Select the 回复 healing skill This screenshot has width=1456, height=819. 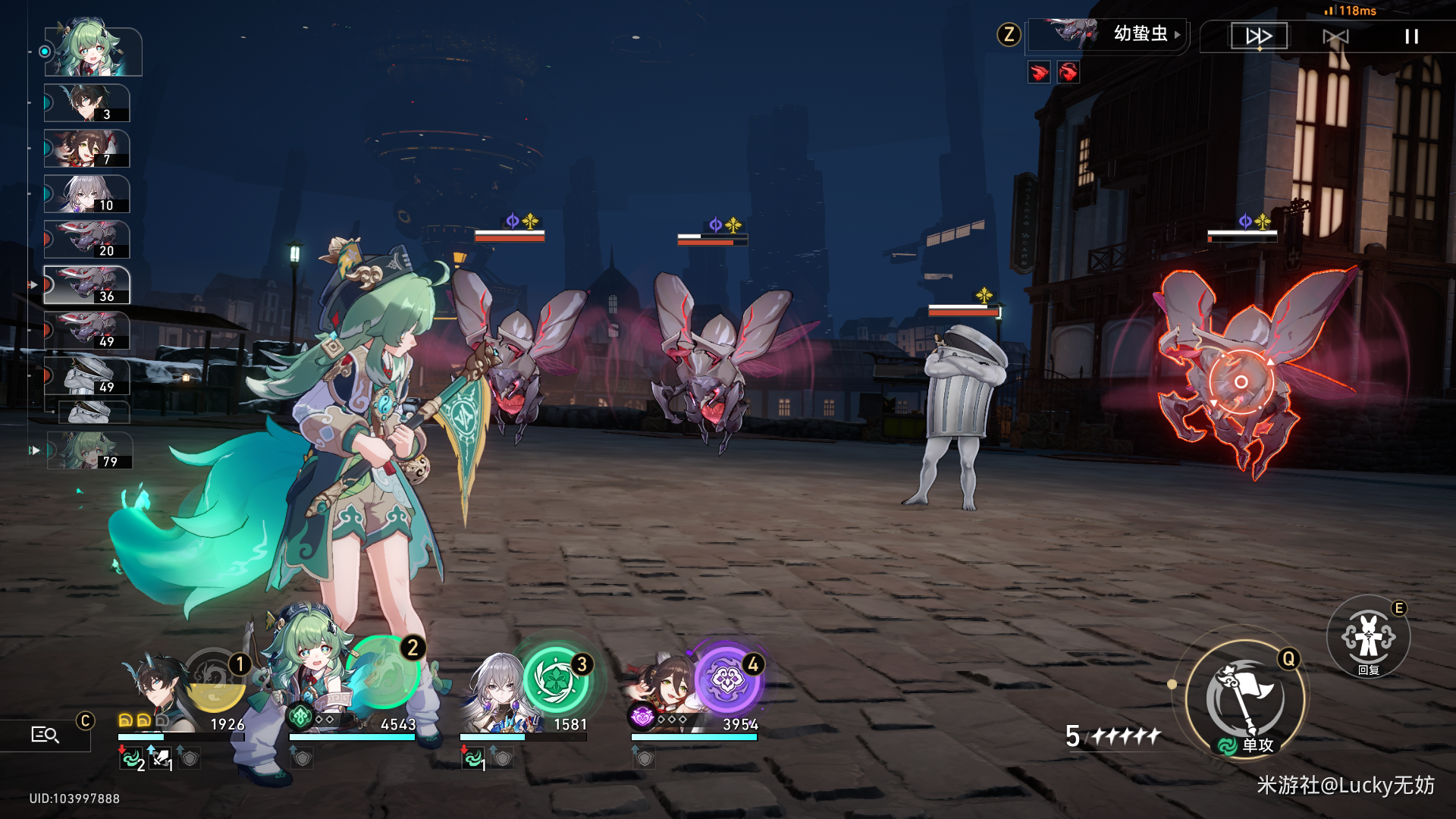click(x=1368, y=637)
